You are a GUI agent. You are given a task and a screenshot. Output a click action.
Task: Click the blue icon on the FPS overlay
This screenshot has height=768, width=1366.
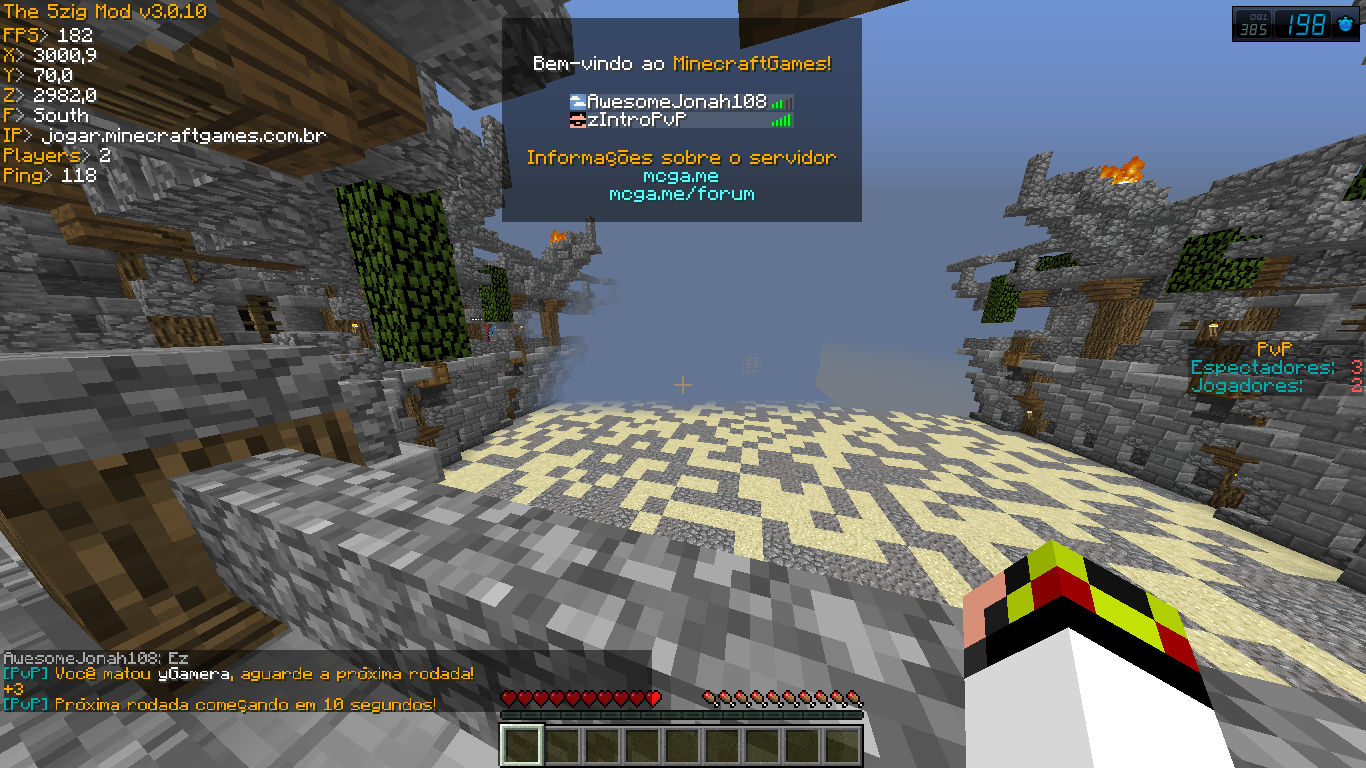coord(1347,24)
